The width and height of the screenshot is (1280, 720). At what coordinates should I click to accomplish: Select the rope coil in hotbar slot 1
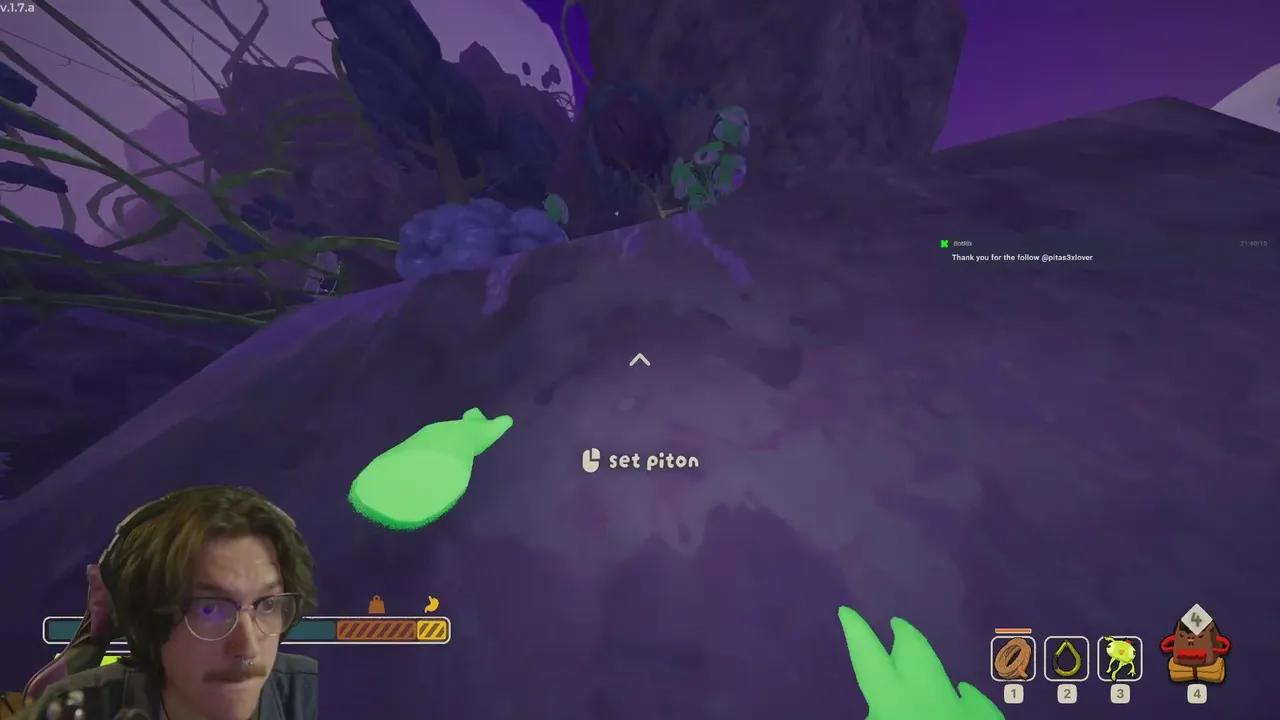[1013, 657]
